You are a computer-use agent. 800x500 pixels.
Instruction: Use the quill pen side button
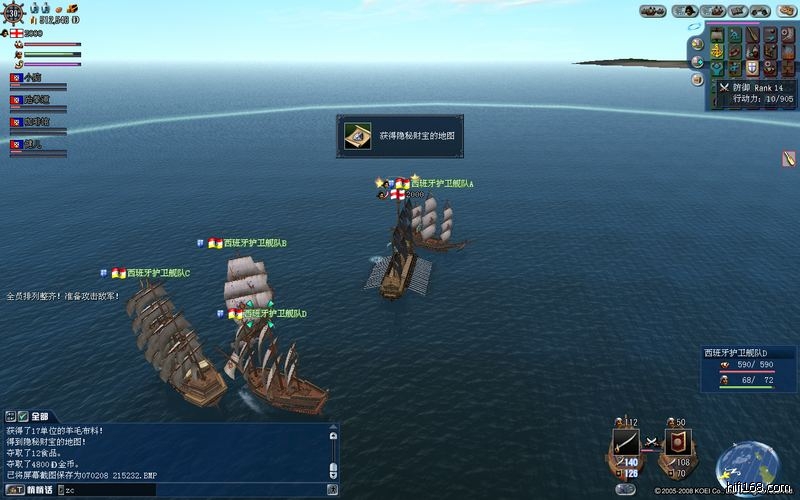click(x=789, y=158)
